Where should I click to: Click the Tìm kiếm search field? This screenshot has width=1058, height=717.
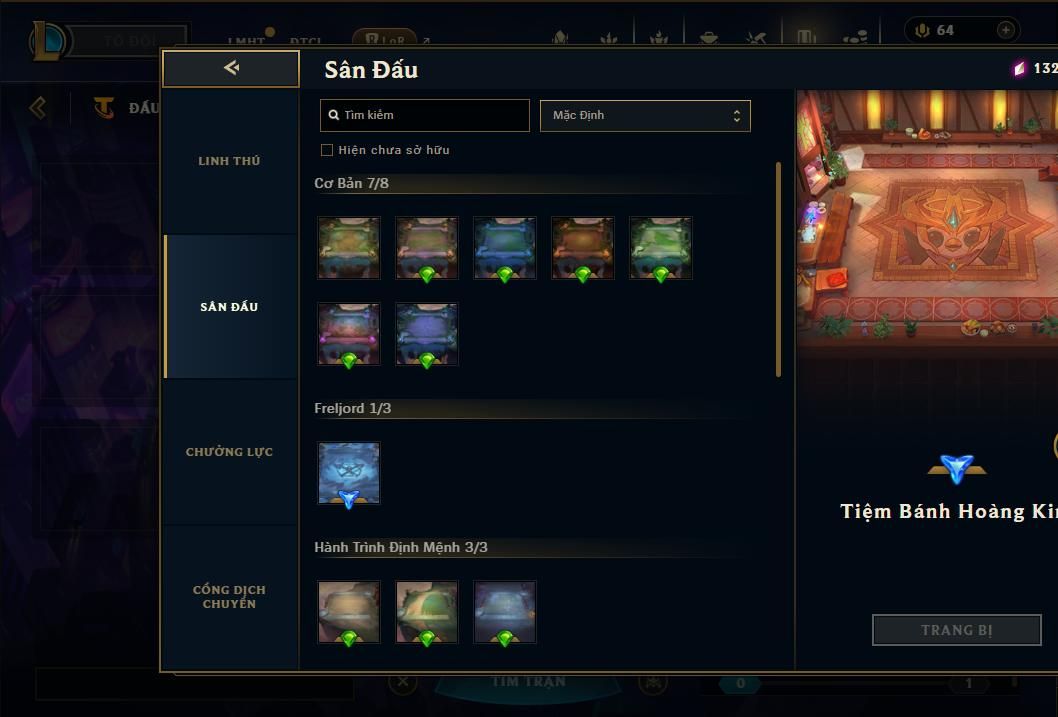(425, 115)
